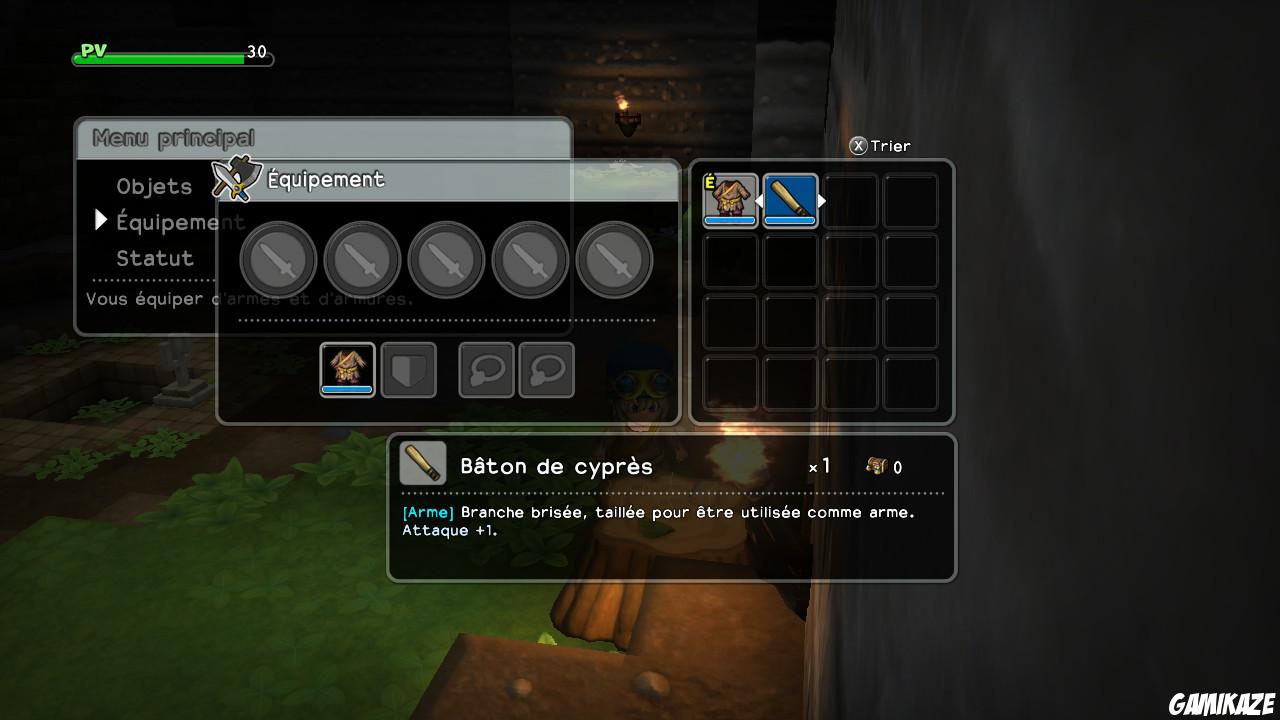
Task: Click the first accessory slot icon
Action: pyautogui.click(x=486, y=369)
